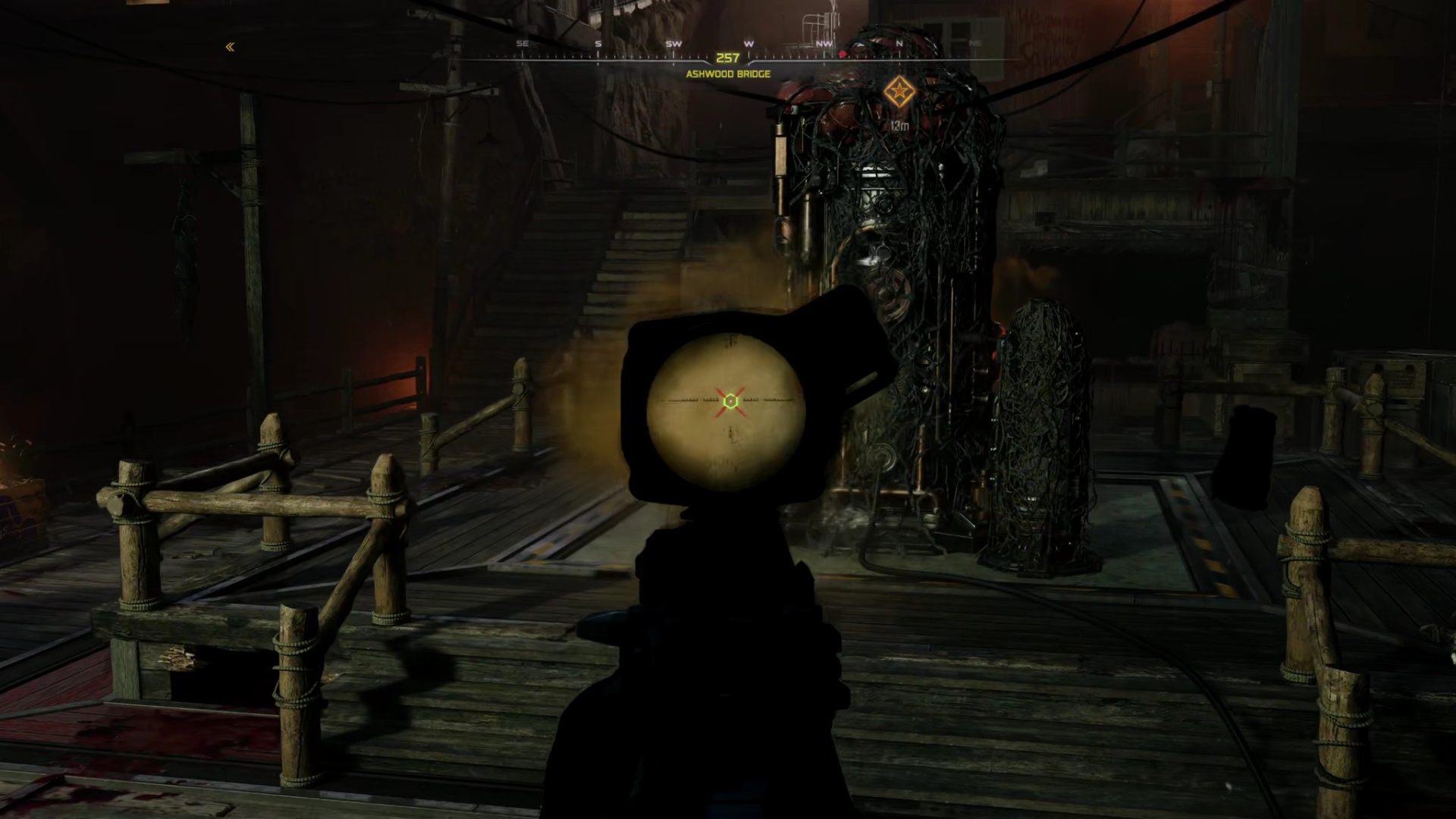
Task: Select the W indicator on the compass strip
Action: pos(747,43)
